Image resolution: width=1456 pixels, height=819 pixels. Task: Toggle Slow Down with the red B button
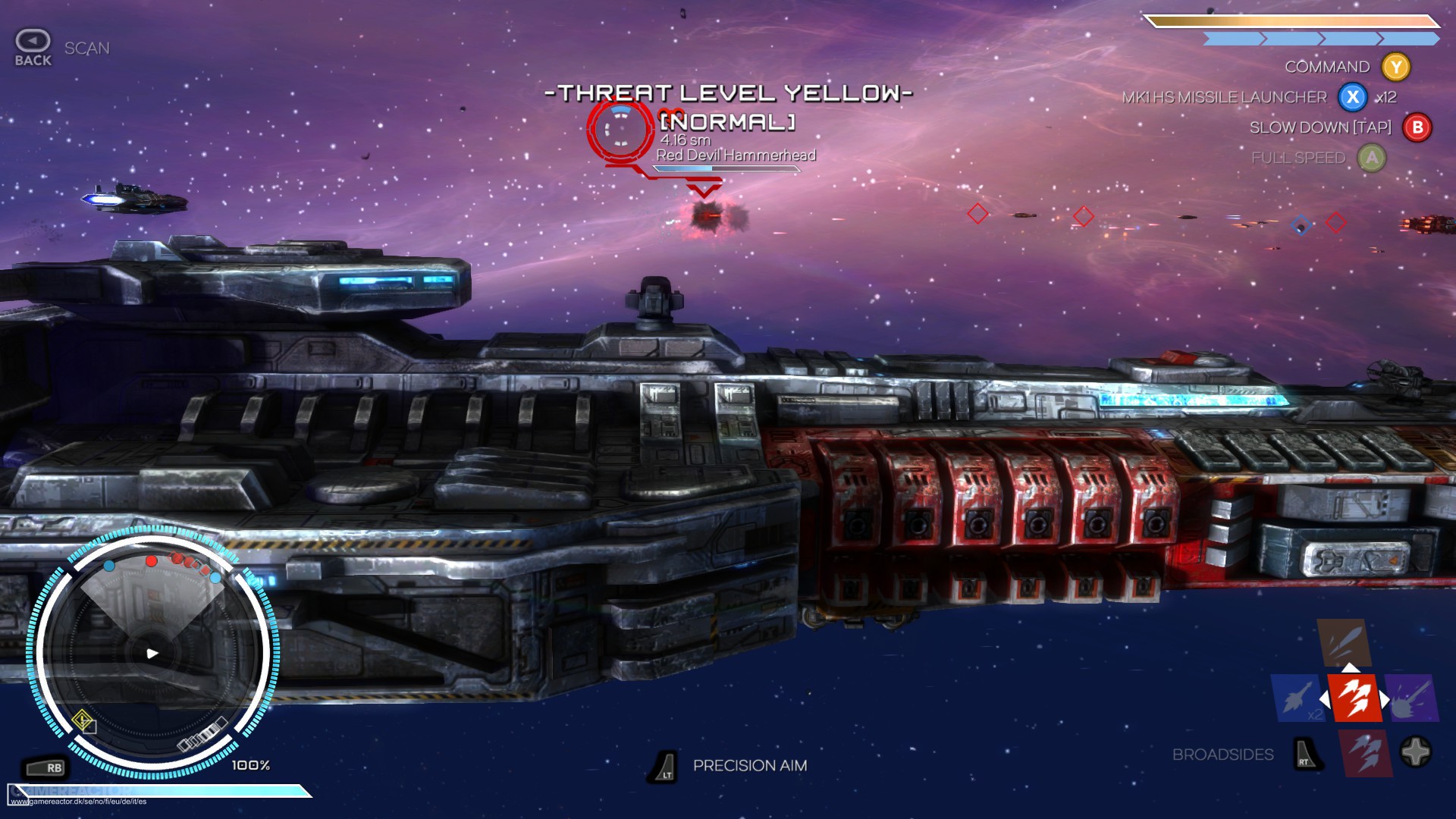click(1415, 128)
